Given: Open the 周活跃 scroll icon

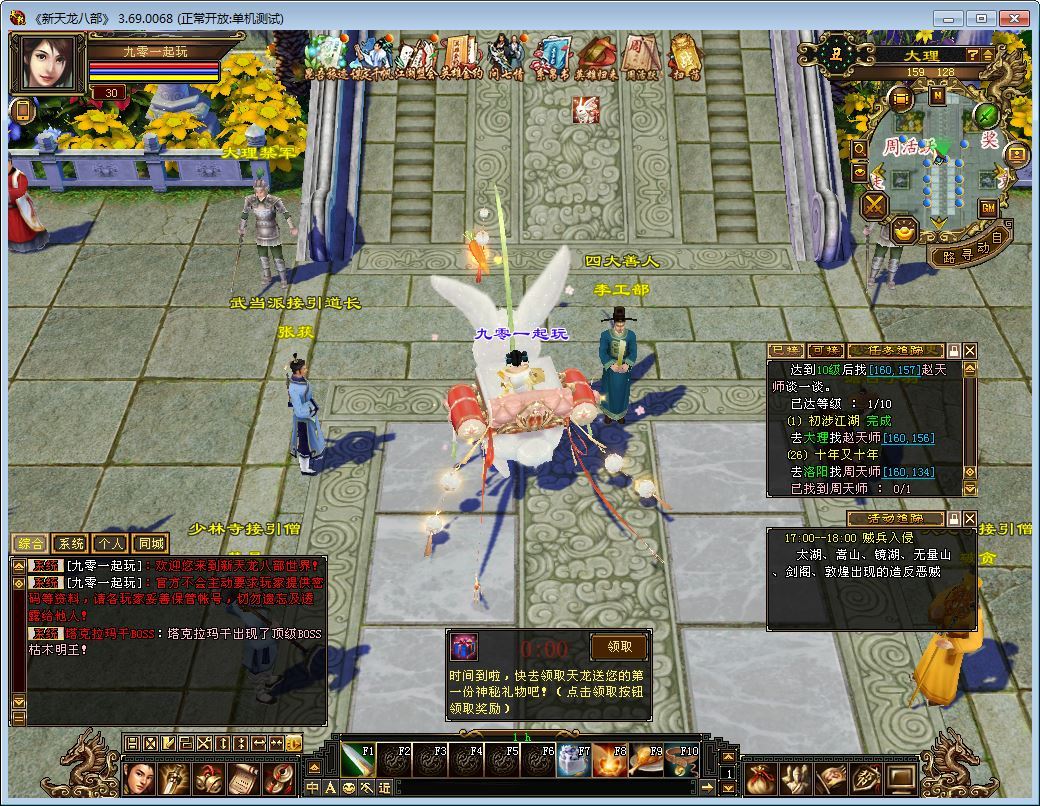Looking at the screenshot, I should (639, 55).
